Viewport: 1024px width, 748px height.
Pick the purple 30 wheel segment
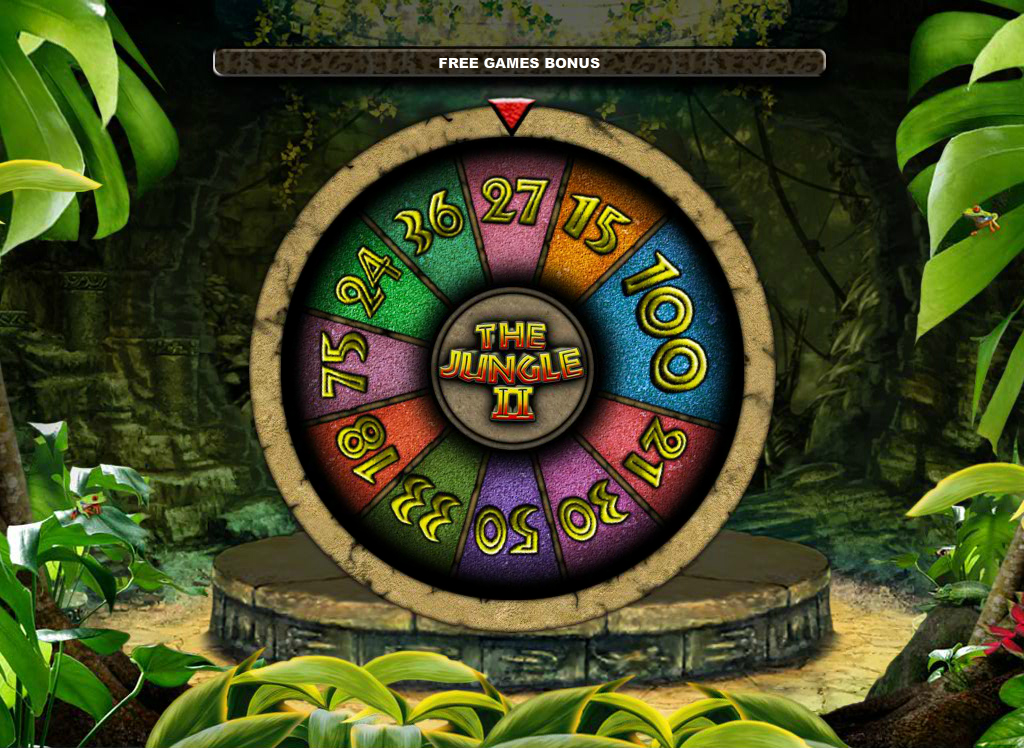[592, 509]
